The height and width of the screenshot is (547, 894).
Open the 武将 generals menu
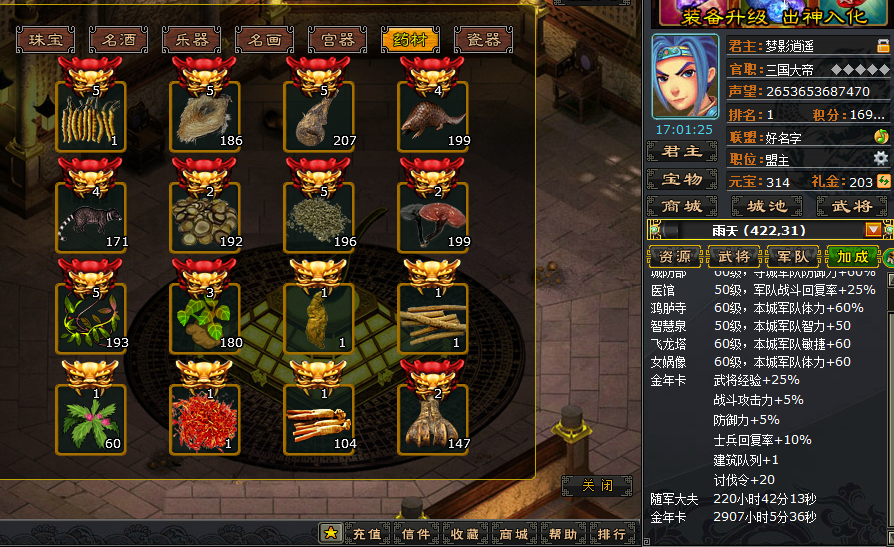point(852,205)
